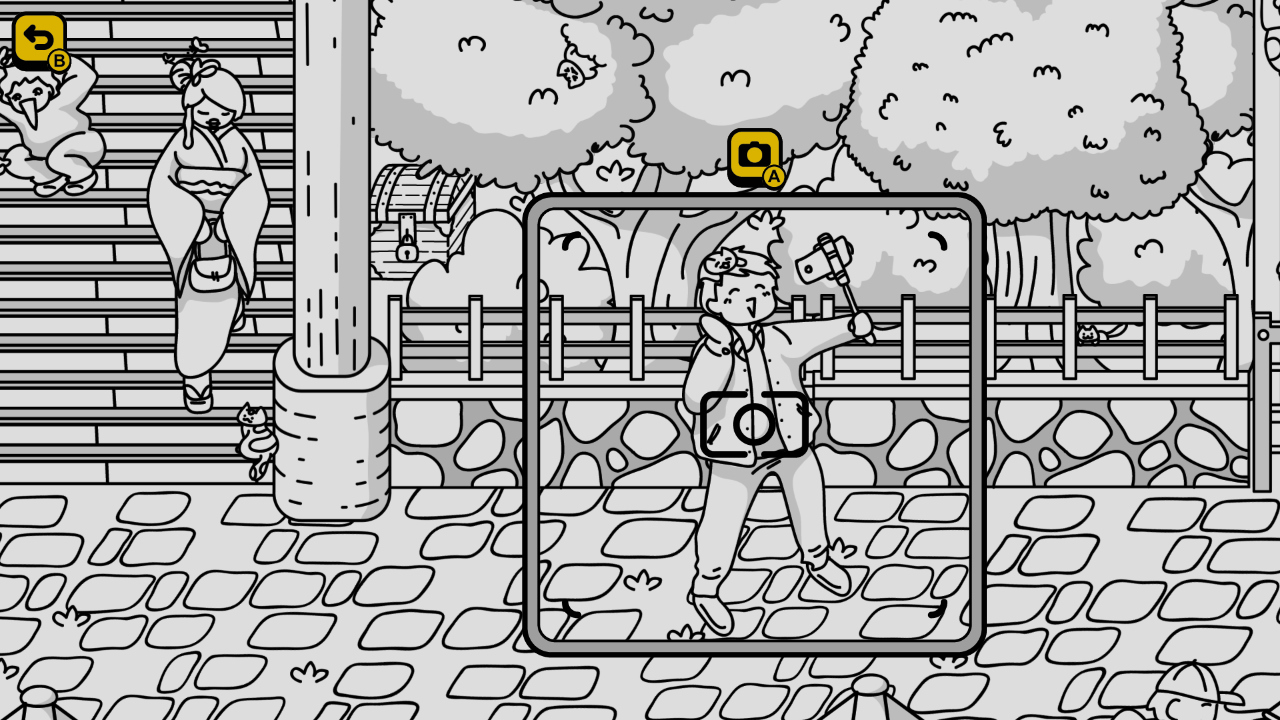Click the A badge beside the camera button
This screenshot has width=1280, height=720.
[x=772, y=173]
